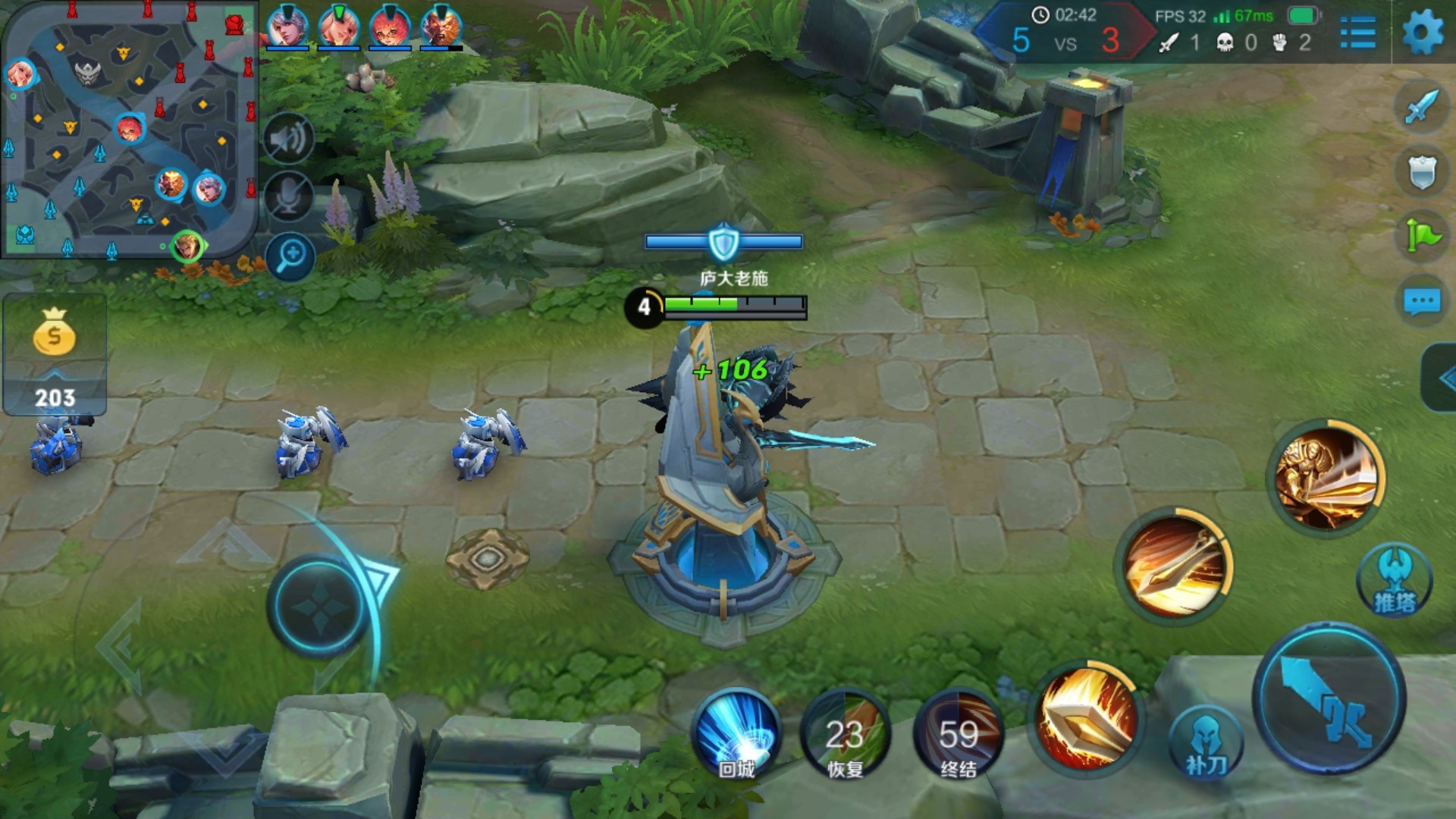Select the 补刀 last-hit button
The height and width of the screenshot is (819, 1456).
point(1206,743)
